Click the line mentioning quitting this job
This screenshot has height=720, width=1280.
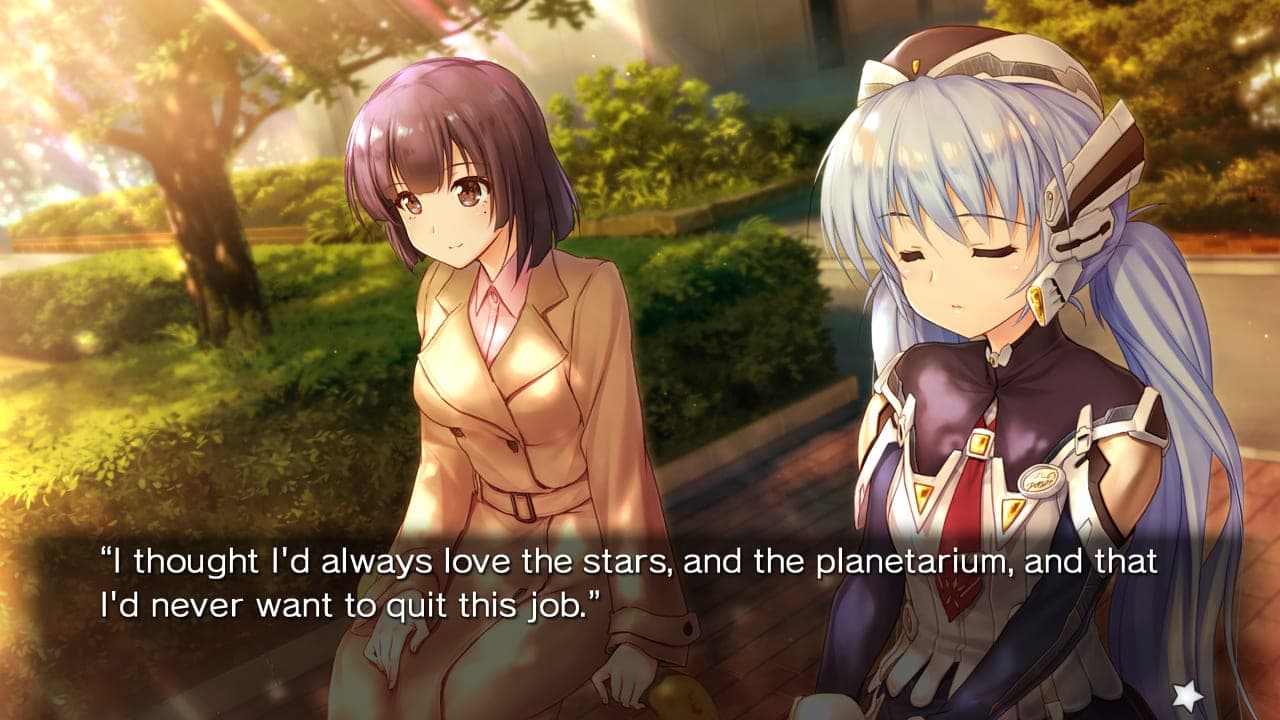[x=350, y=600]
